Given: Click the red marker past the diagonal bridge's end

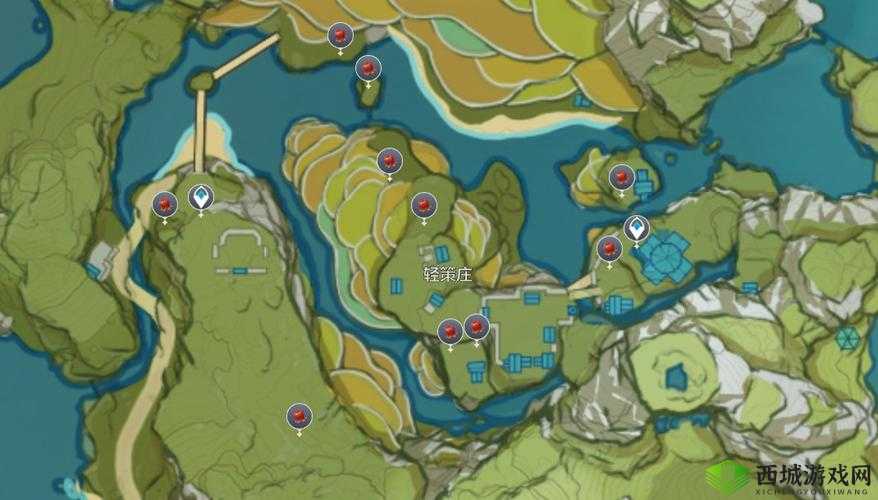Looking at the screenshot, I should pos(340,36).
